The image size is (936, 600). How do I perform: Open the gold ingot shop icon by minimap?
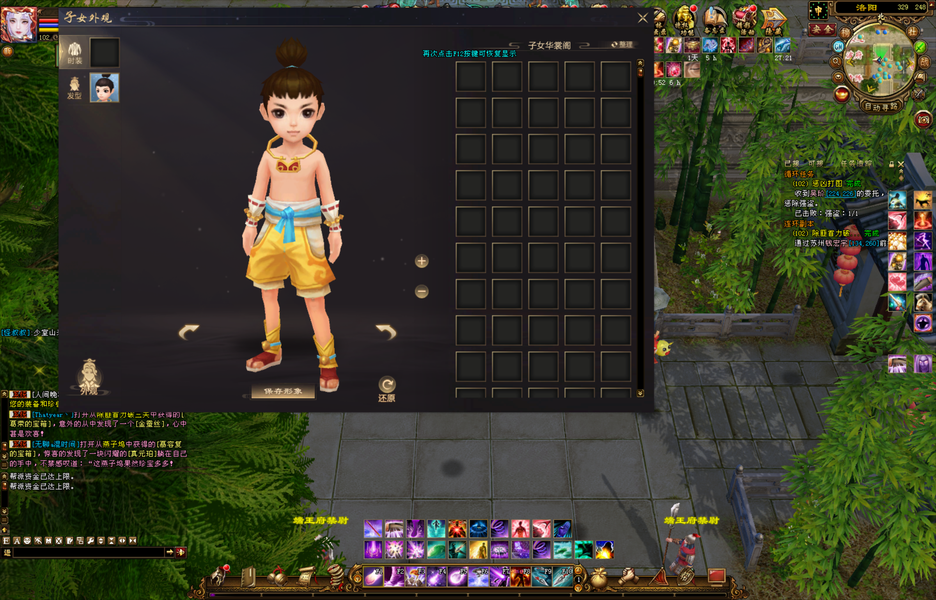(x=842, y=95)
